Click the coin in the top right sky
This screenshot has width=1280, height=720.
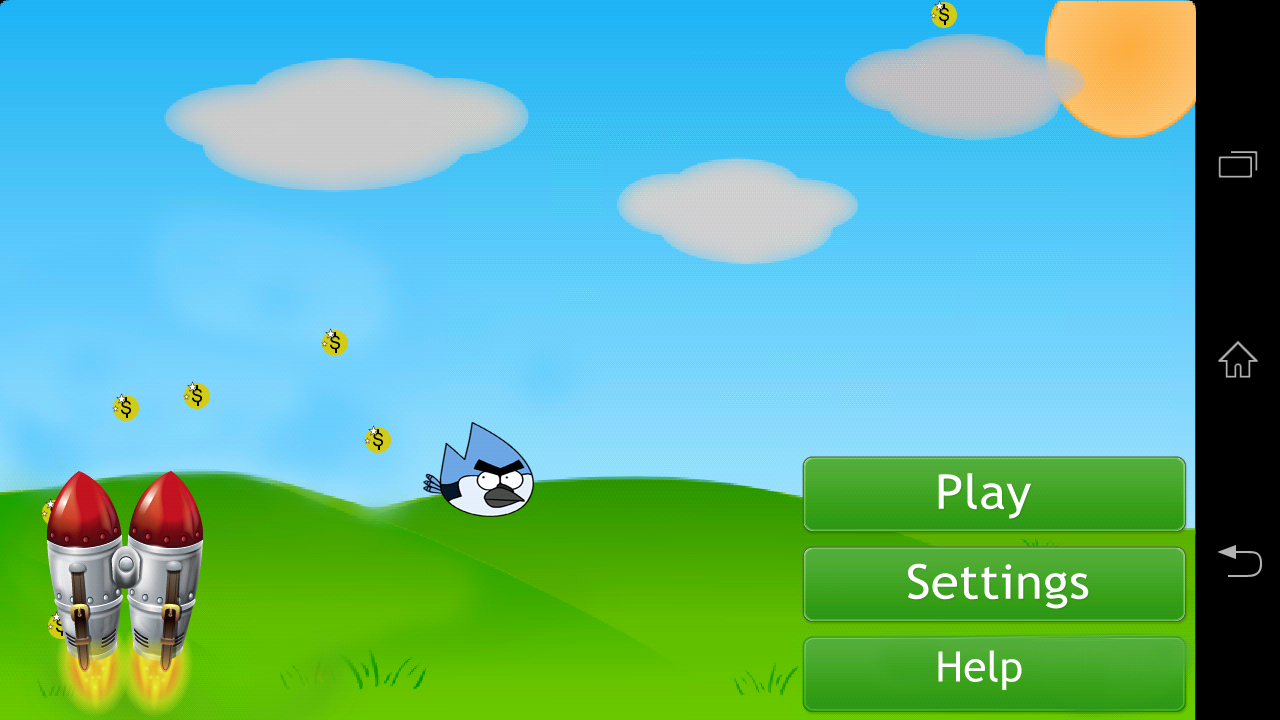point(941,15)
